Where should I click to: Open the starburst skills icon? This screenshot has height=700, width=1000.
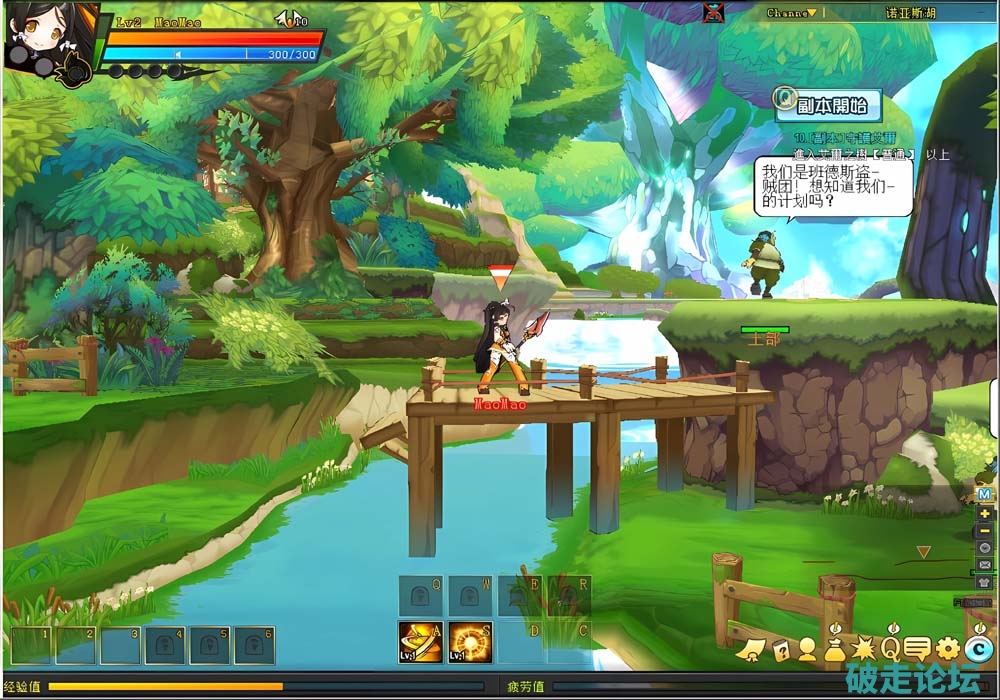[862, 650]
